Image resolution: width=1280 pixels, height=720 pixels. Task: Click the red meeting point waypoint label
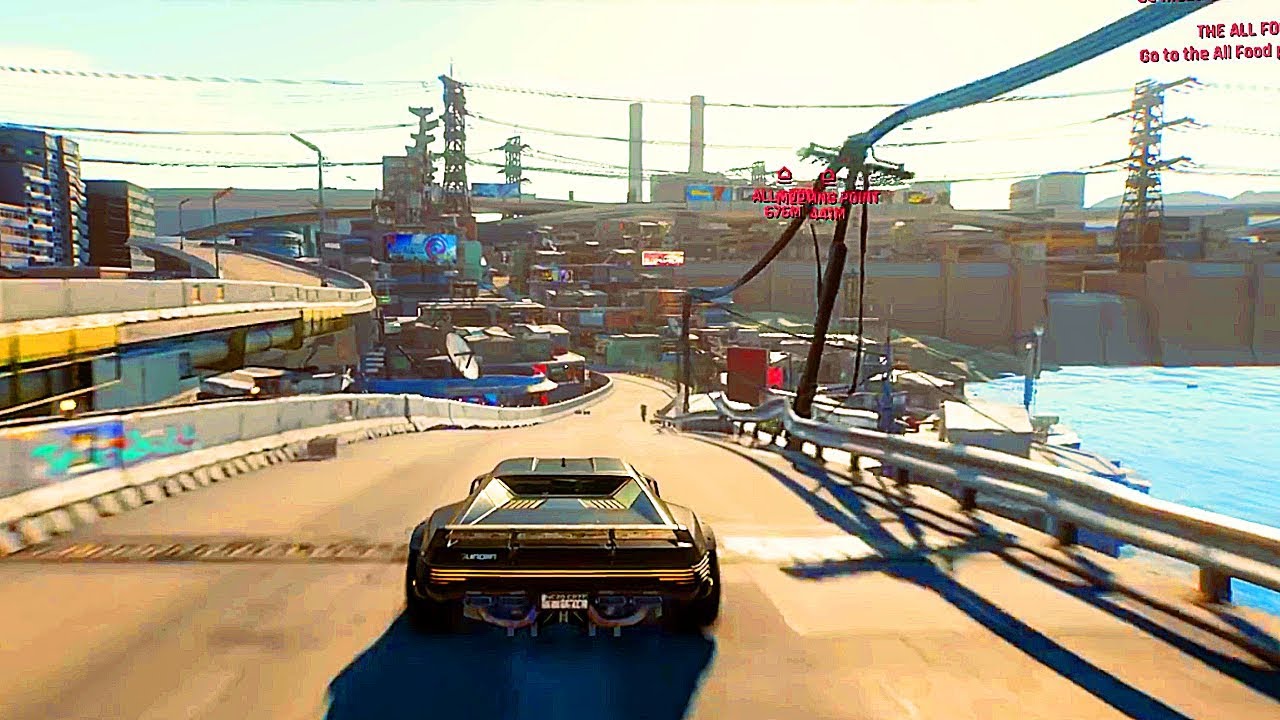tap(815, 197)
